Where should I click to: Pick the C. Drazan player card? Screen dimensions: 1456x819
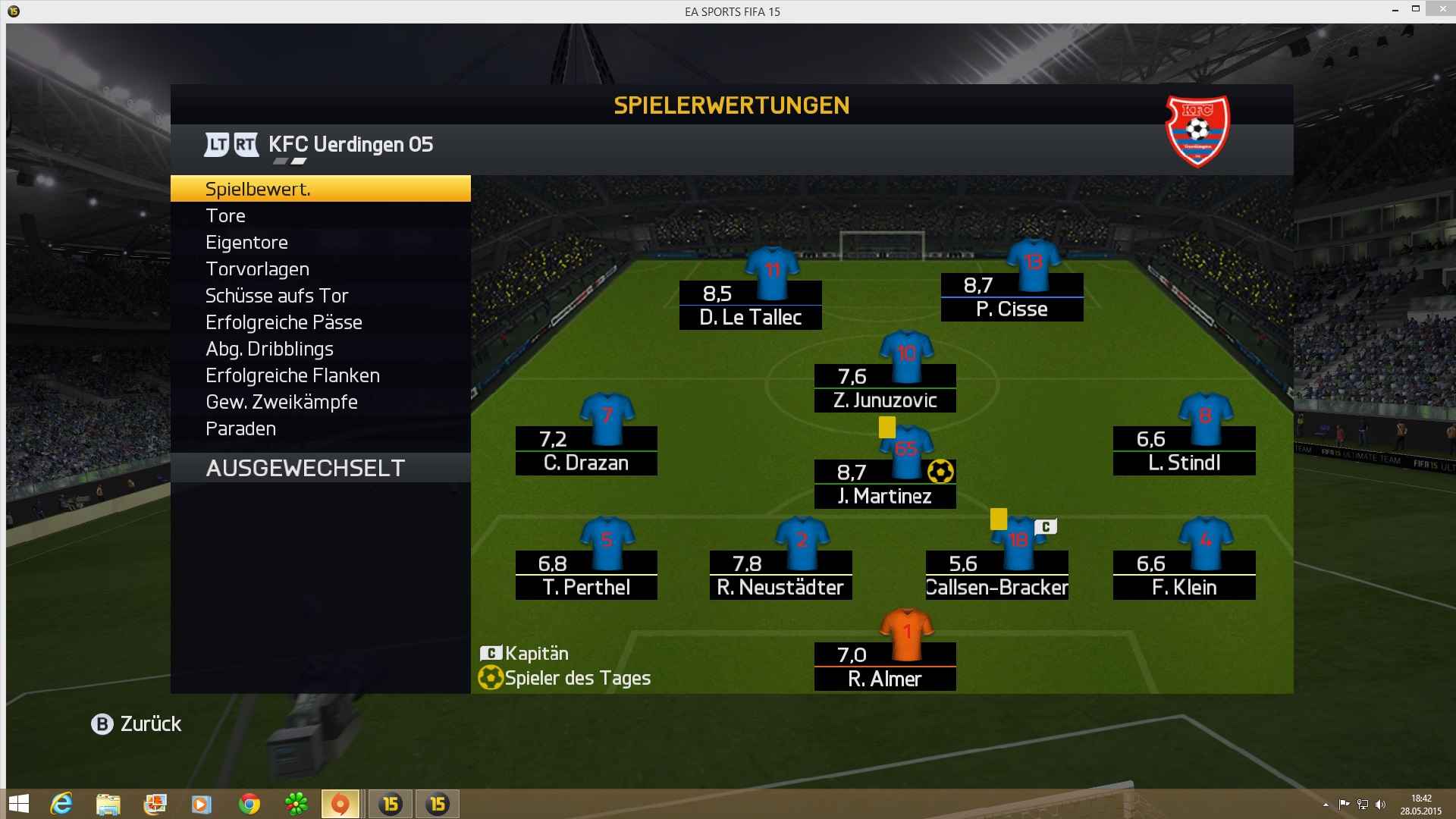[x=586, y=450]
